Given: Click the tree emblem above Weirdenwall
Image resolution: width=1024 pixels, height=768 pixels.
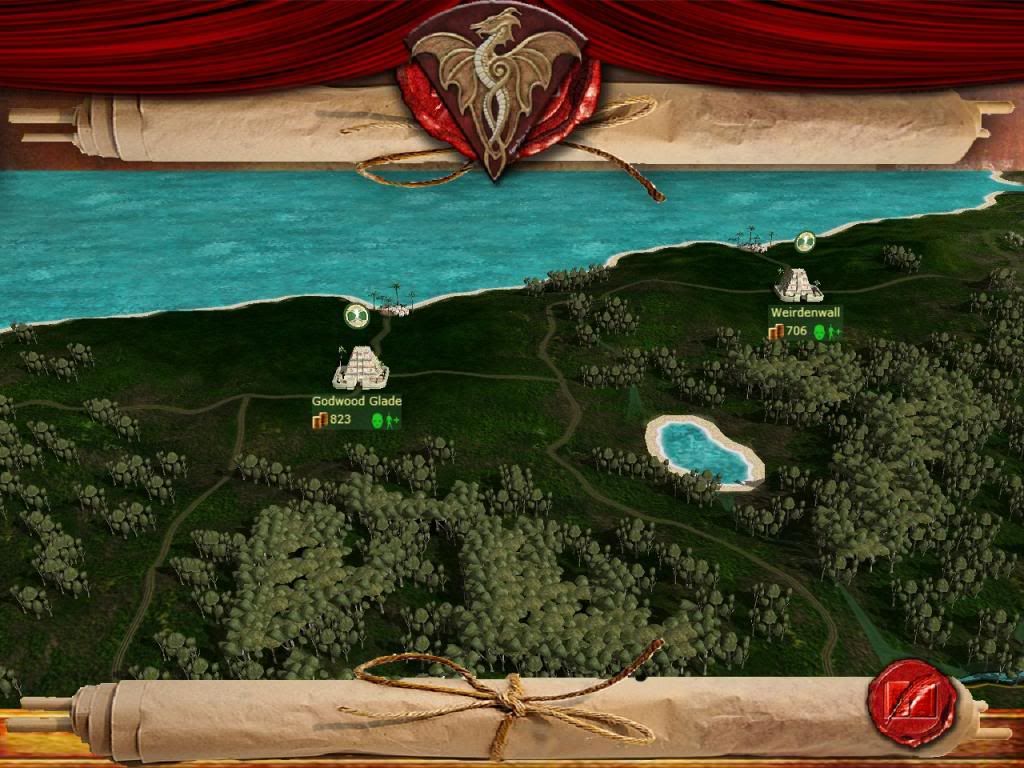Looking at the screenshot, I should pos(805,242).
